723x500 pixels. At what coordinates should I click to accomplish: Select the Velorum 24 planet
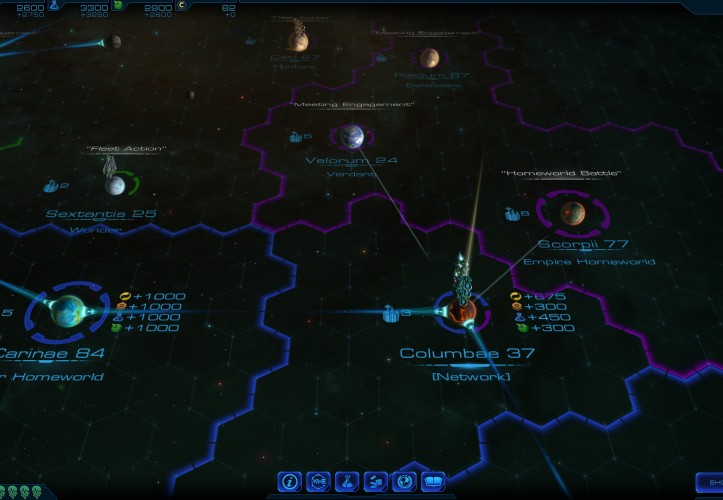pos(351,136)
